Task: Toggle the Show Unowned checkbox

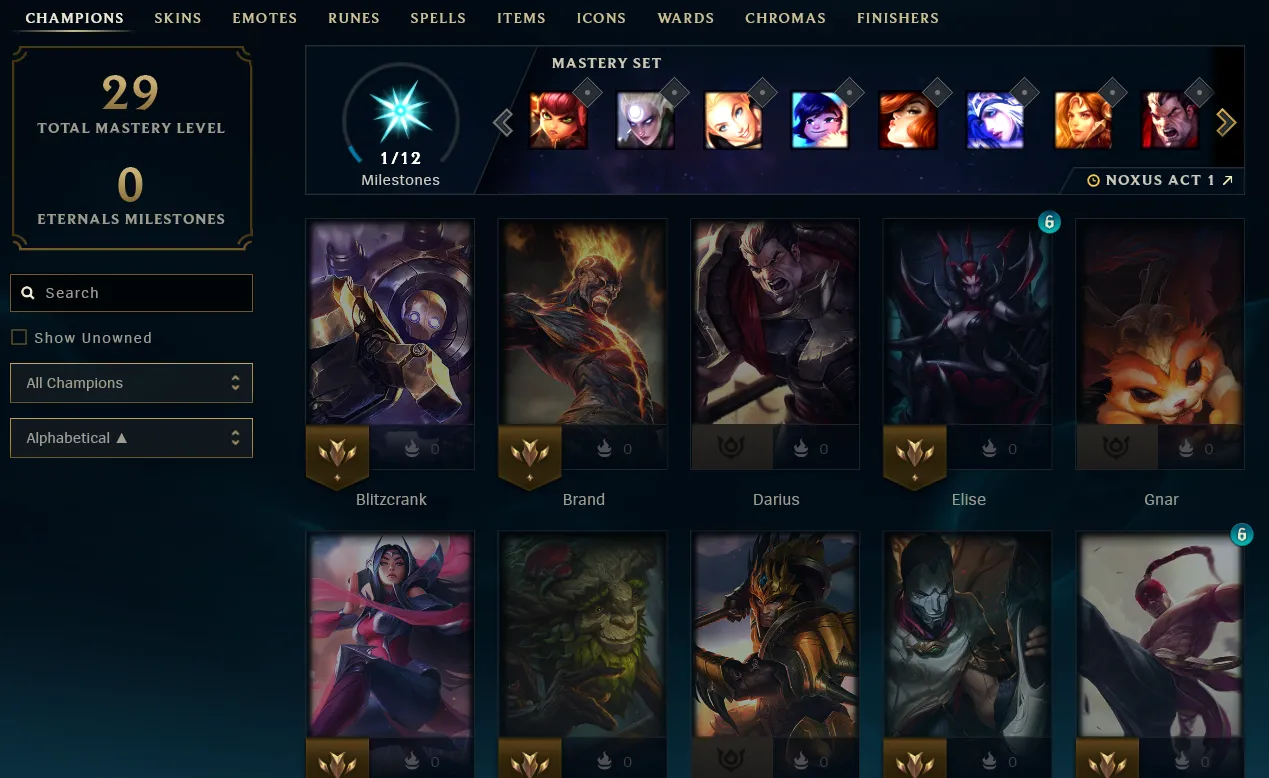Action: [19, 338]
